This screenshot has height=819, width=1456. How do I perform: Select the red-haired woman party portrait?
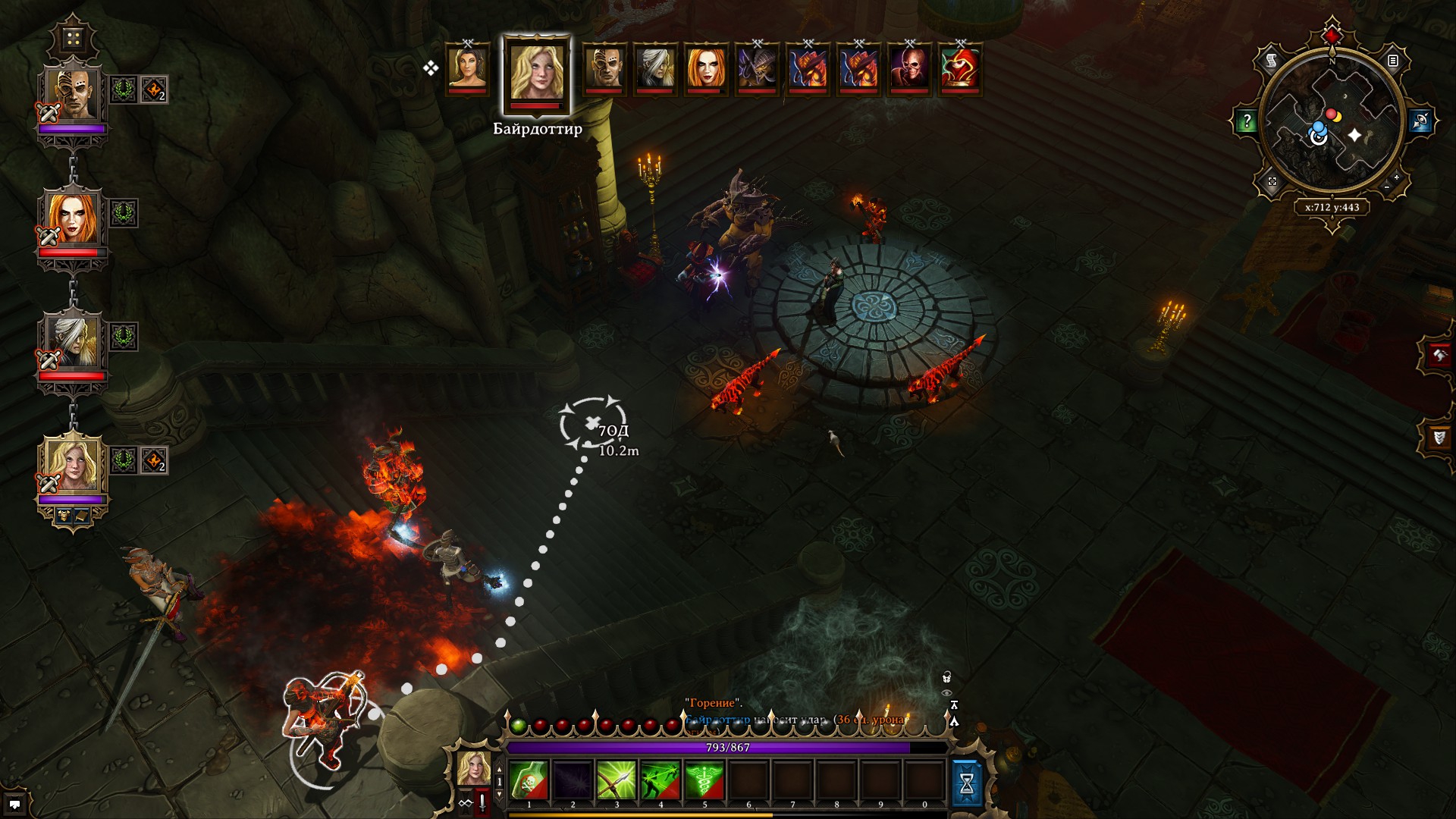(73, 218)
